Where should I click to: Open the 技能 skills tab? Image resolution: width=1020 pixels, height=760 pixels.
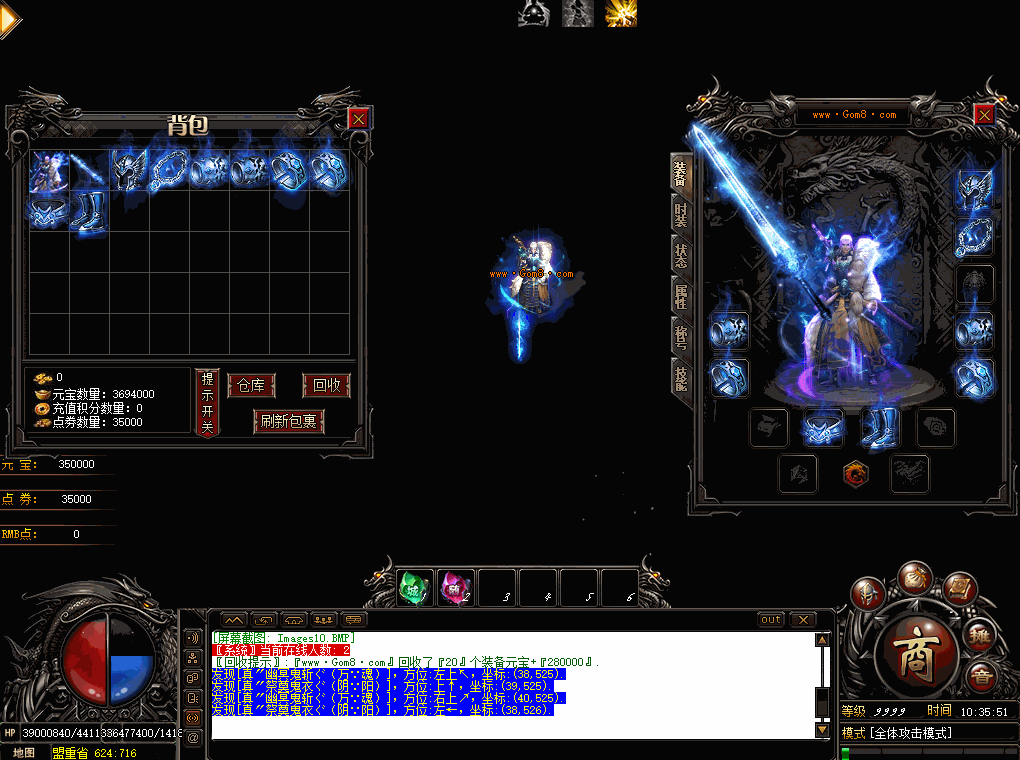(681, 375)
